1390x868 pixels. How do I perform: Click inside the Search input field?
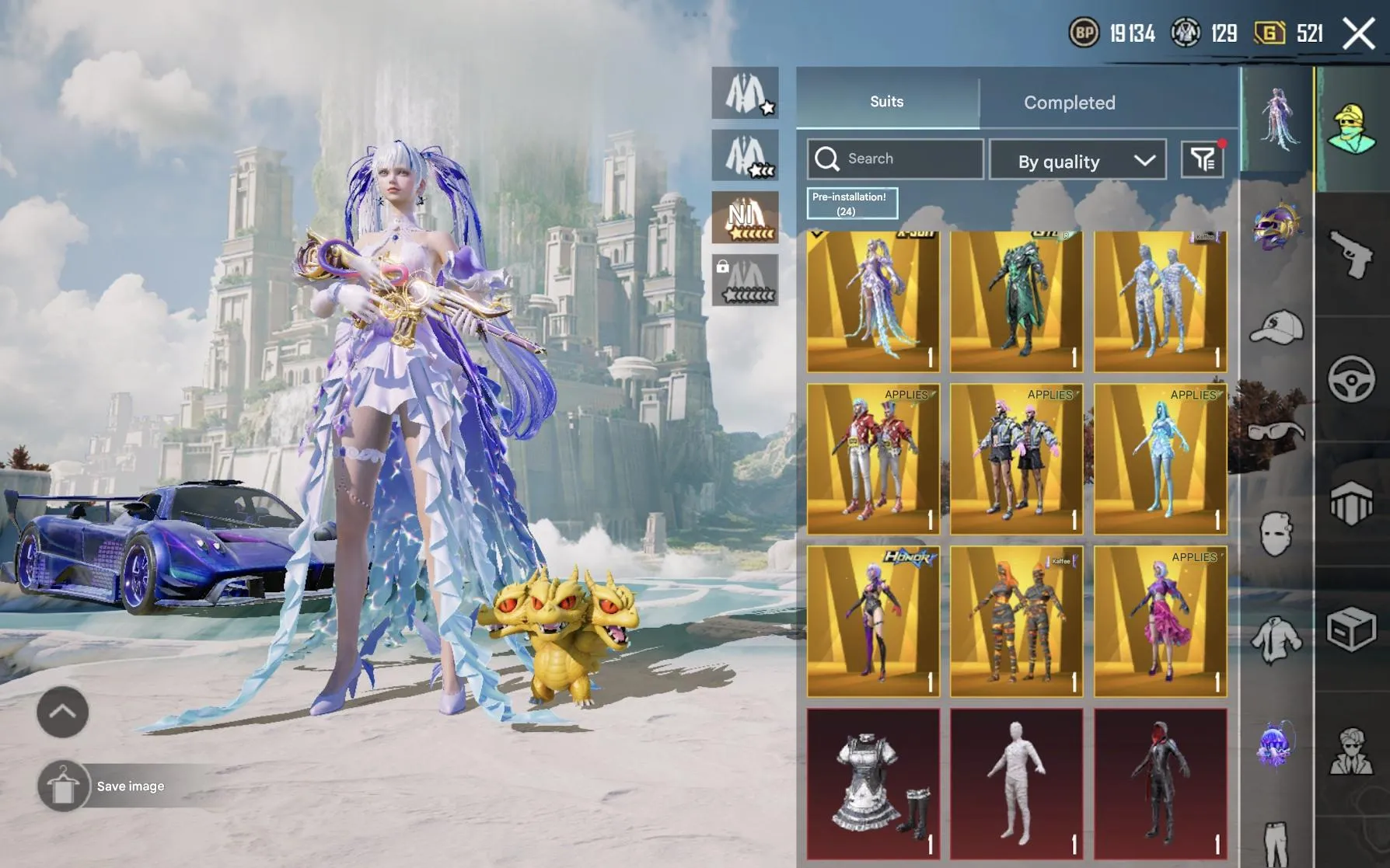894,158
